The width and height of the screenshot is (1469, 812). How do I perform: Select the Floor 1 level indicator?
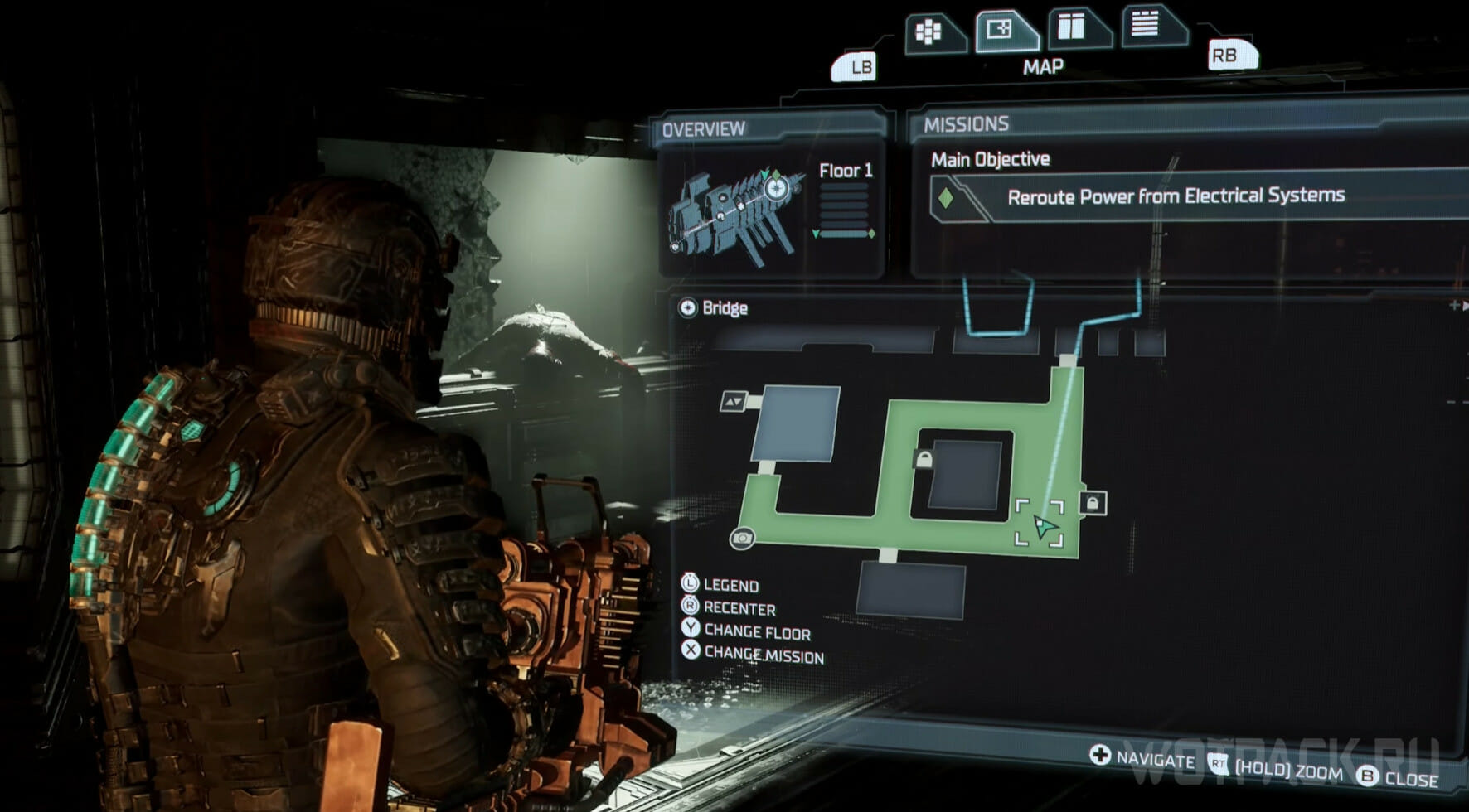(845, 171)
